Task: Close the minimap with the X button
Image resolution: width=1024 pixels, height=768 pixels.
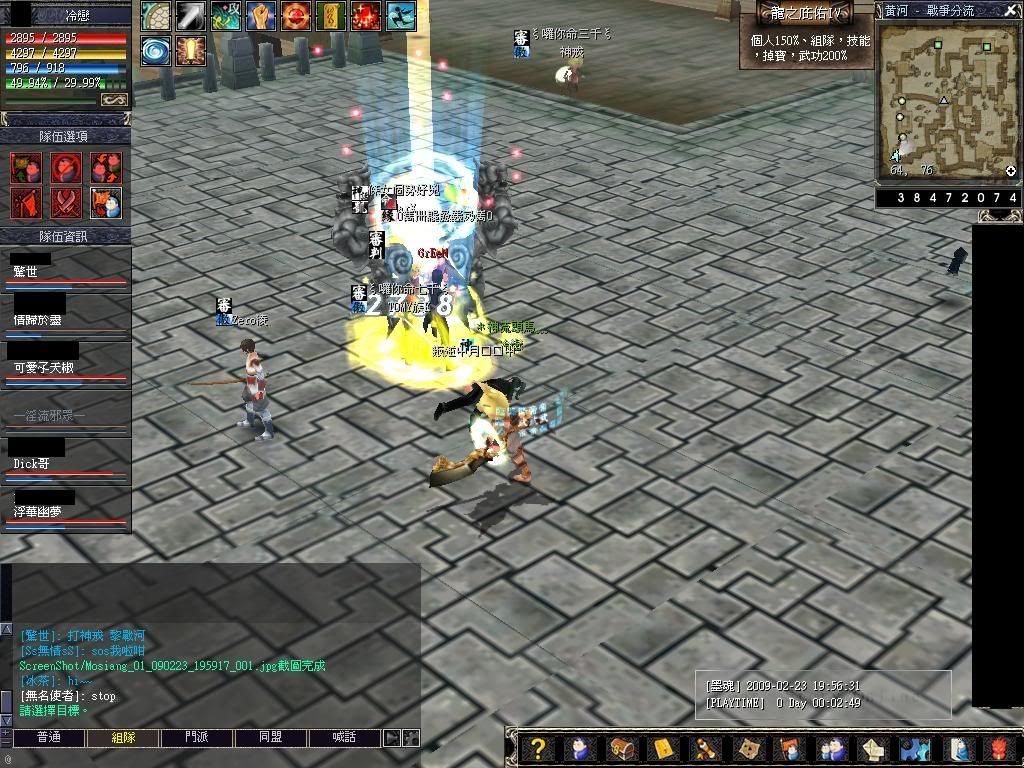Action: tap(1011, 10)
